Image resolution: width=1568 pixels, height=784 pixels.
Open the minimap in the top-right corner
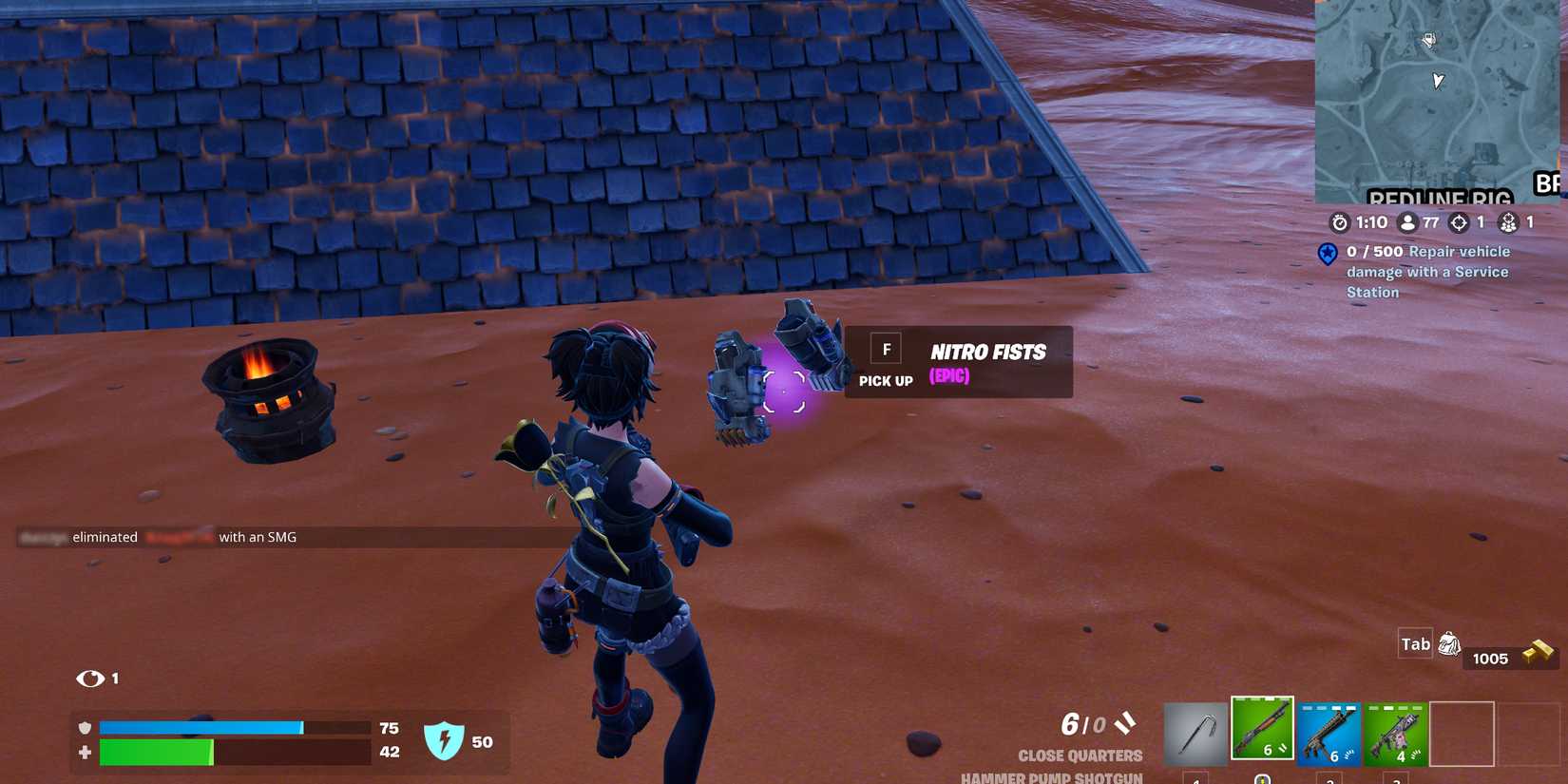click(1441, 100)
